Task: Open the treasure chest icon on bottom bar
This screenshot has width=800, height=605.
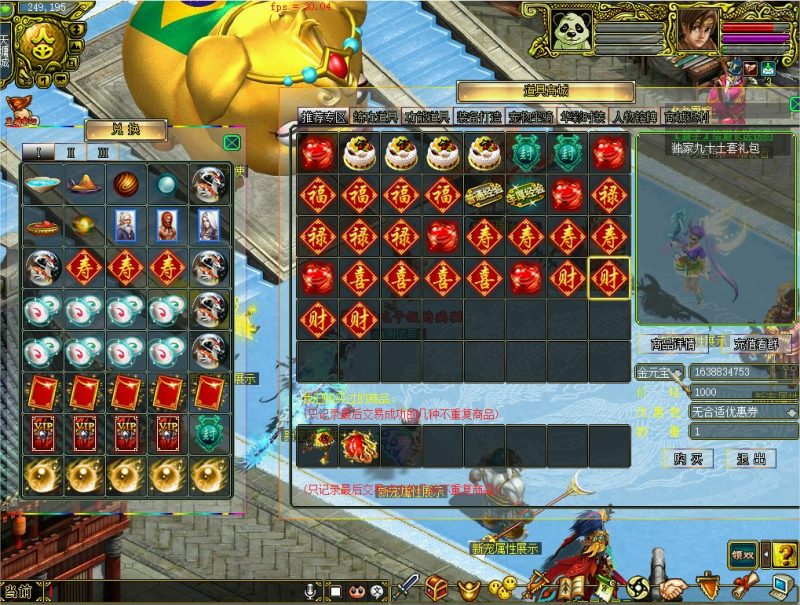Action: [436, 587]
